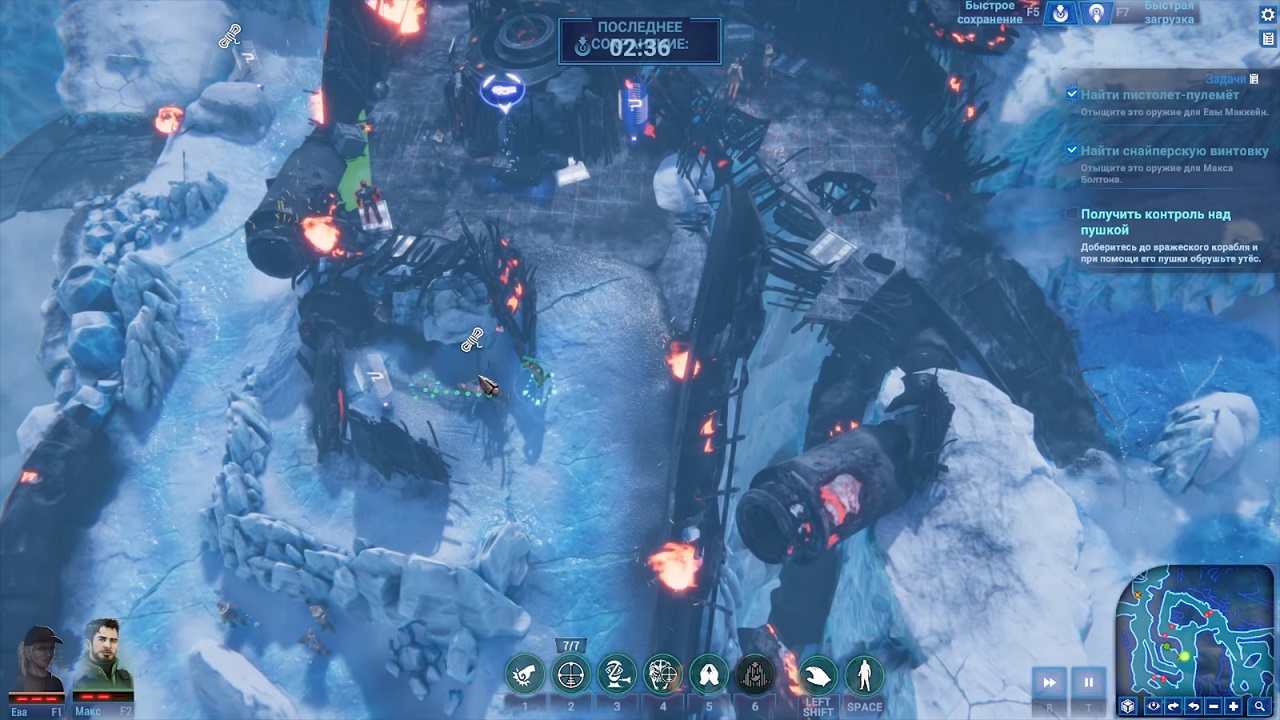Activate the skull-and-crosshair ability
This screenshot has height=720, width=1280.
[663, 676]
